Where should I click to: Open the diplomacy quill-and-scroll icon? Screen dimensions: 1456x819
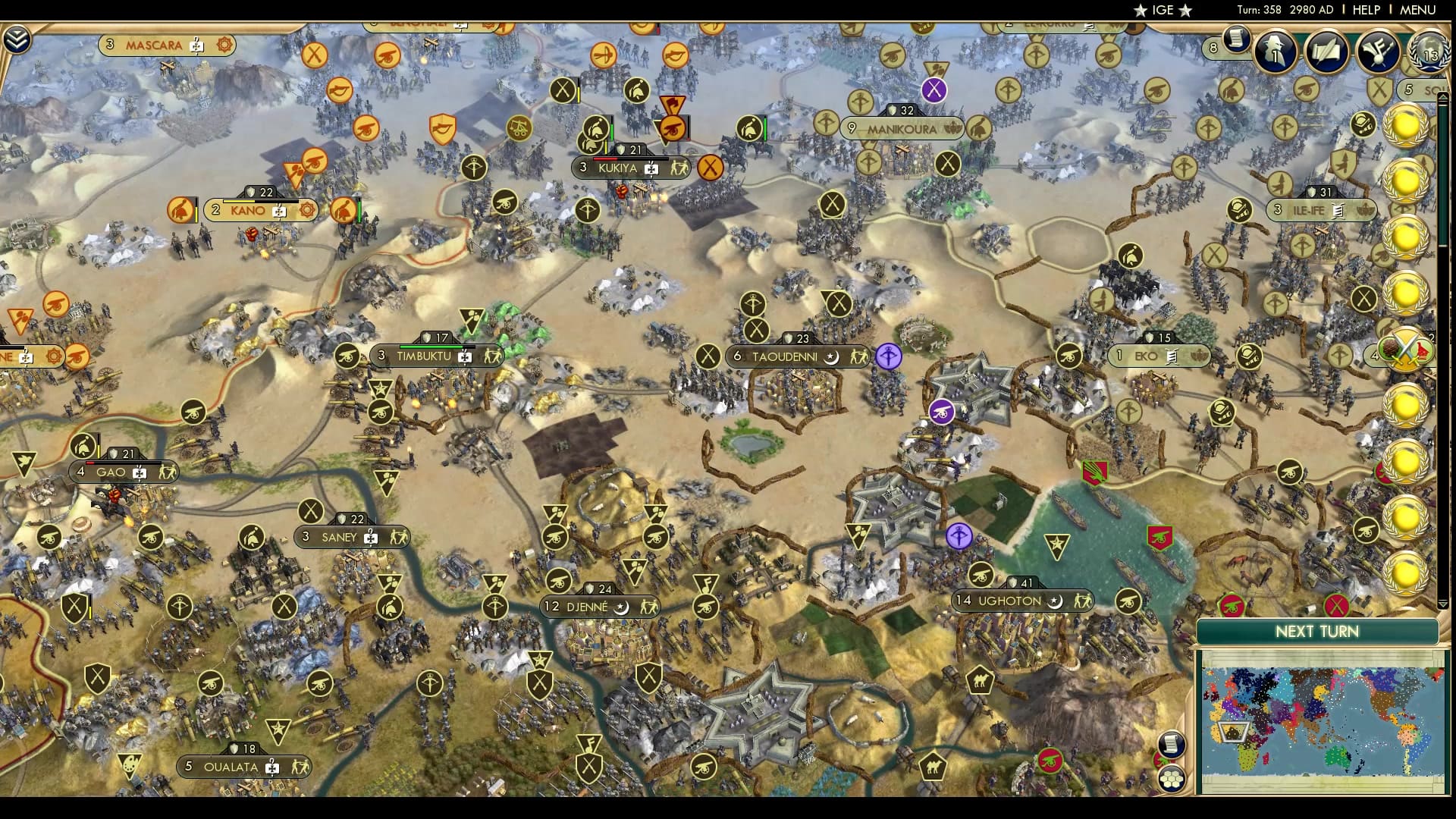click(1327, 52)
